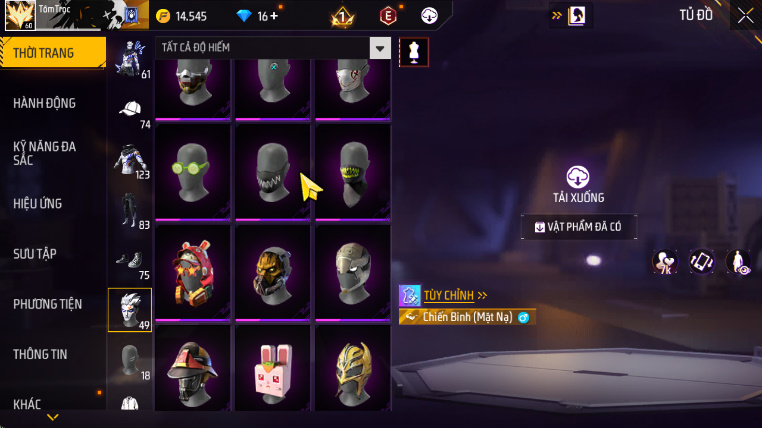Toggle the VẬT PHẨM ĐÃ CÓ filter
This screenshot has width=762, height=428.
pyautogui.click(x=579, y=227)
